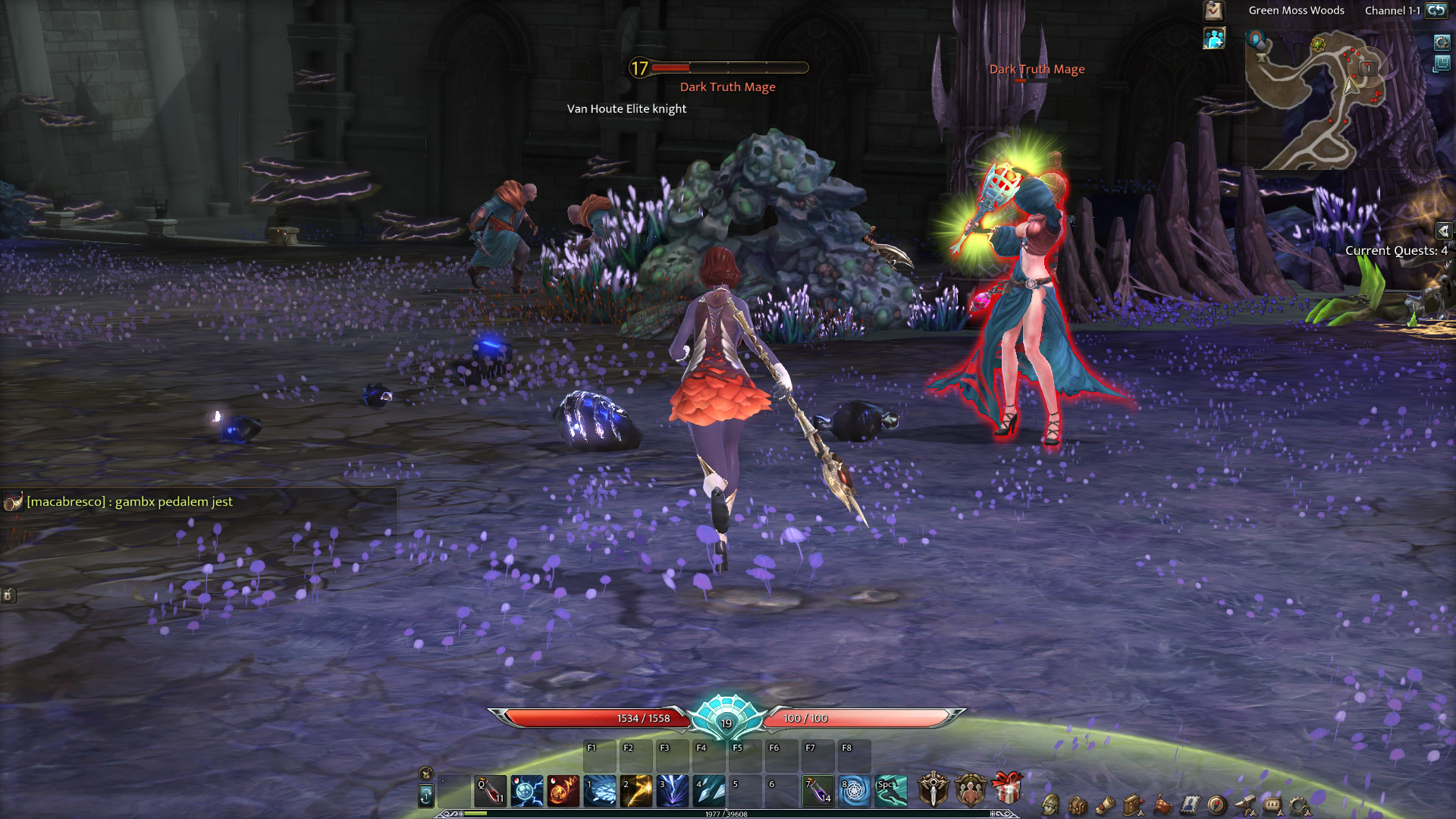
Task: Activate the blue rune circle skill in slot 8
Action: [x=855, y=791]
